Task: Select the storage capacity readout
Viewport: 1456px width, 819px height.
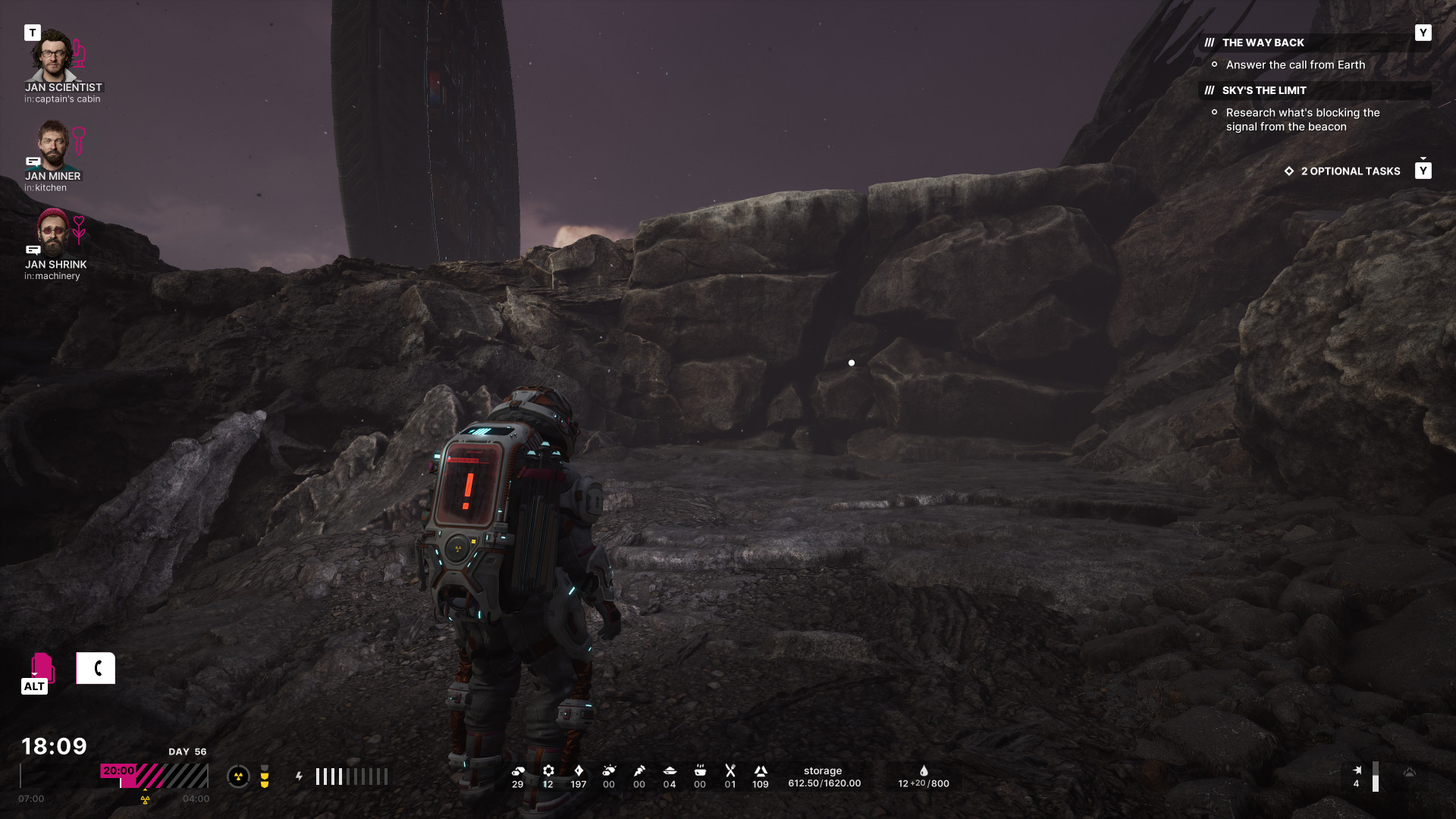Action: pos(824,777)
